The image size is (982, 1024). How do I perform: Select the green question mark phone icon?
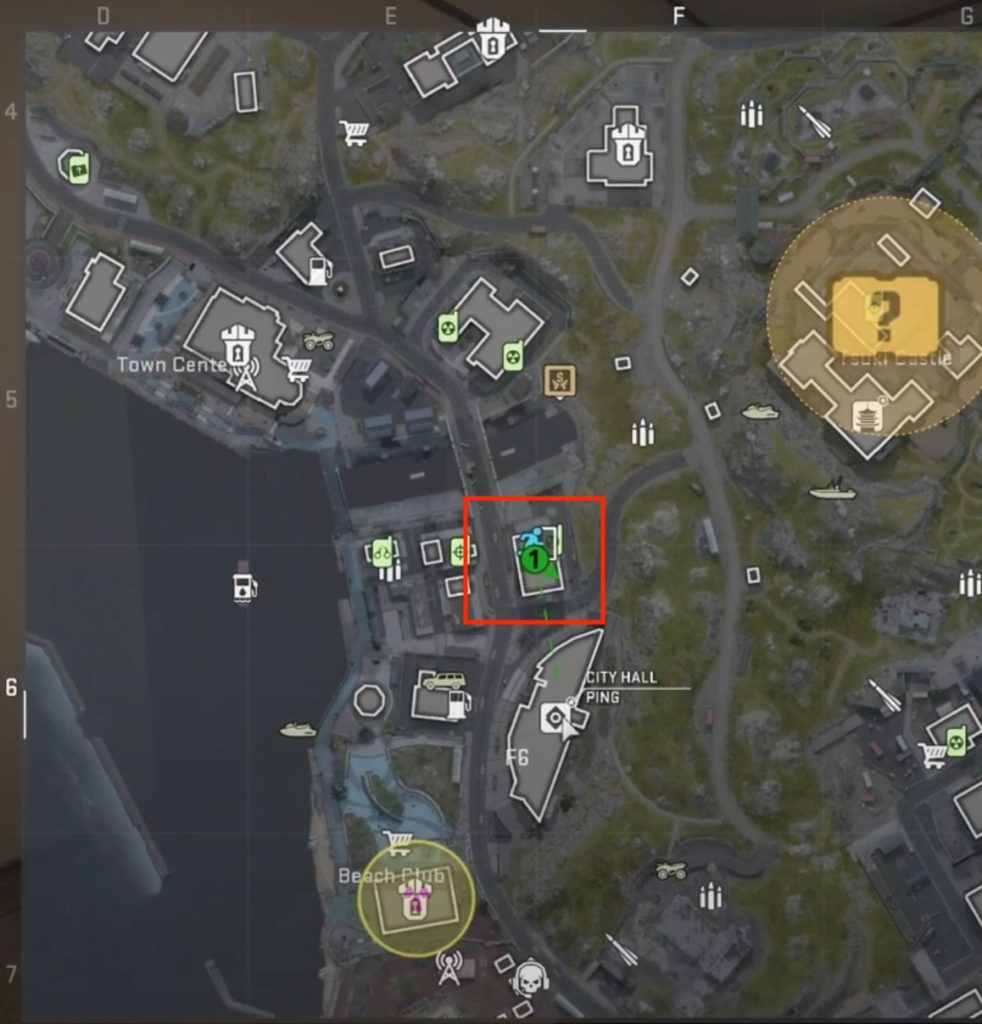pos(77,168)
